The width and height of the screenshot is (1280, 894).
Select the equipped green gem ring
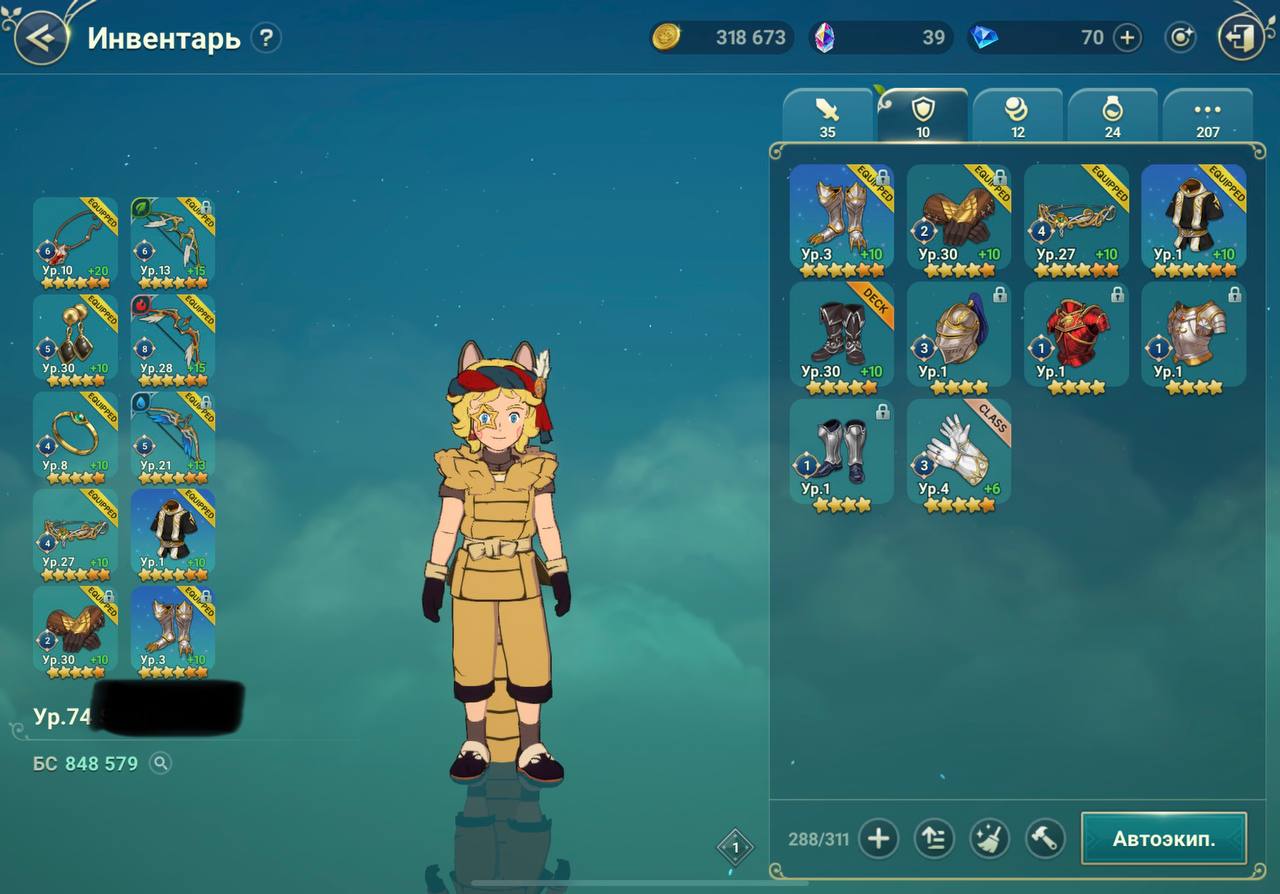75,435
